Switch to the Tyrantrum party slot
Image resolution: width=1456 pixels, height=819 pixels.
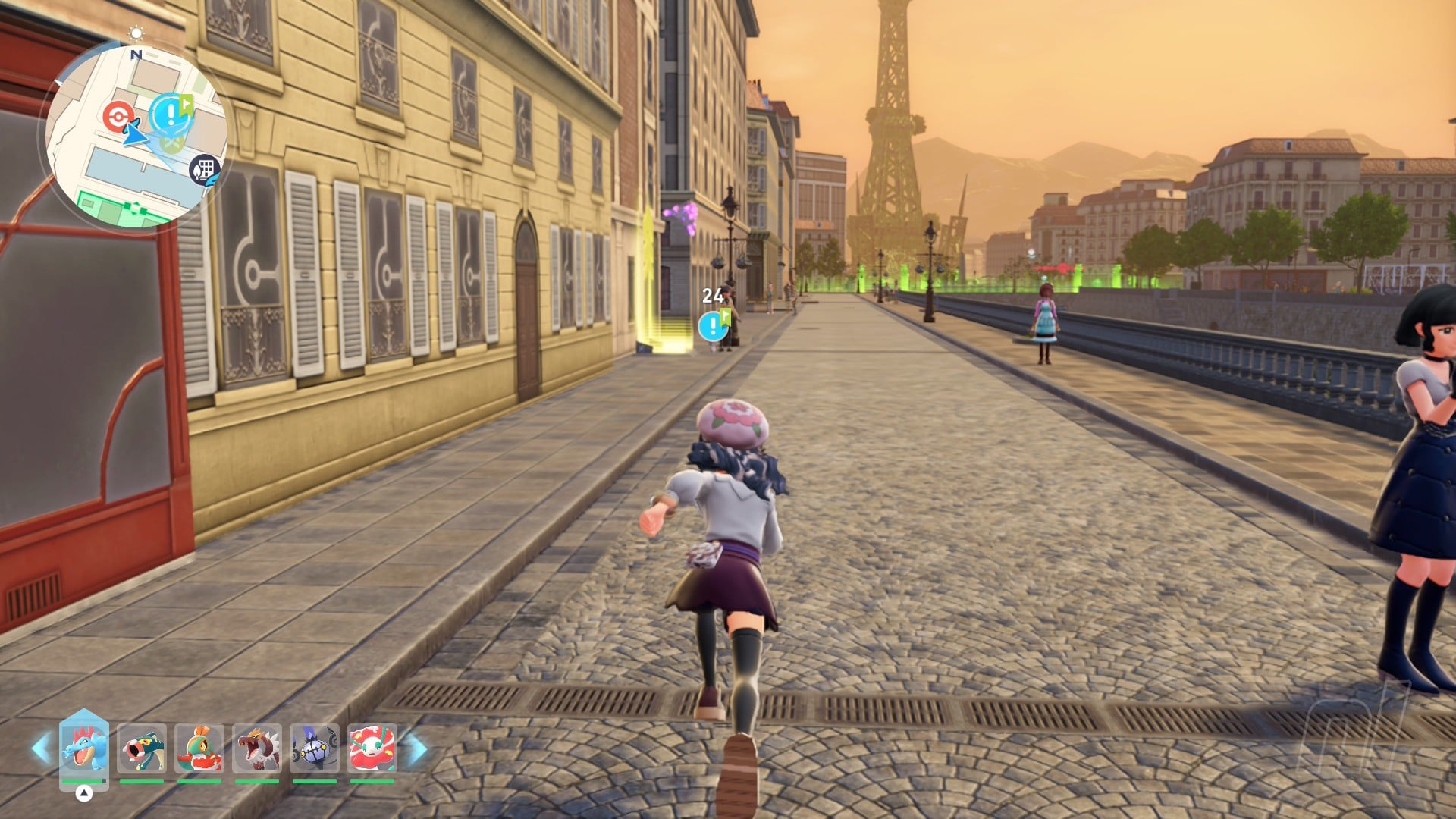(257, 748)
